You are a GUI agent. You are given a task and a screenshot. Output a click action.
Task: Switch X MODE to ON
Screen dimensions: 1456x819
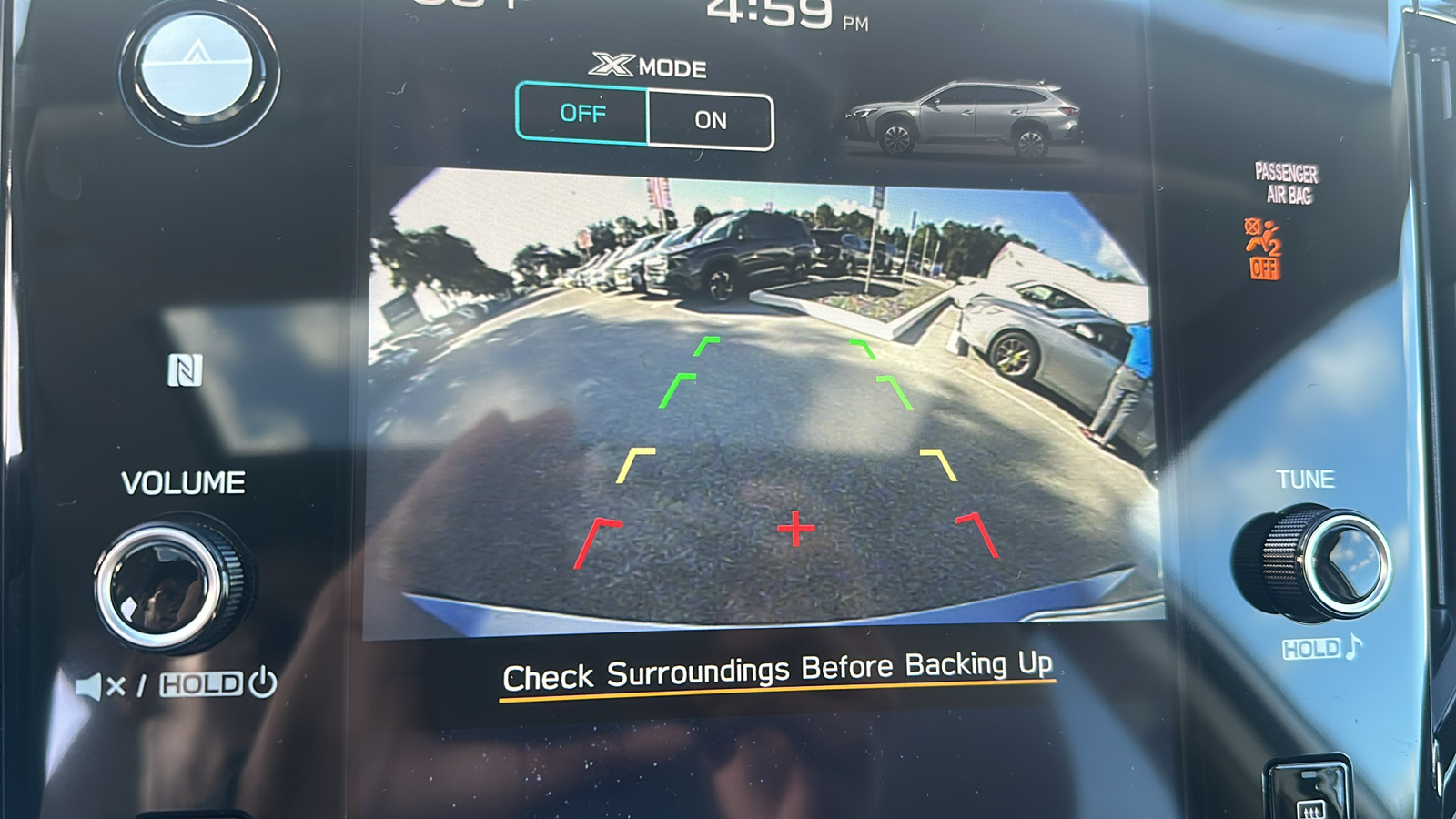[x=713, y=119]
